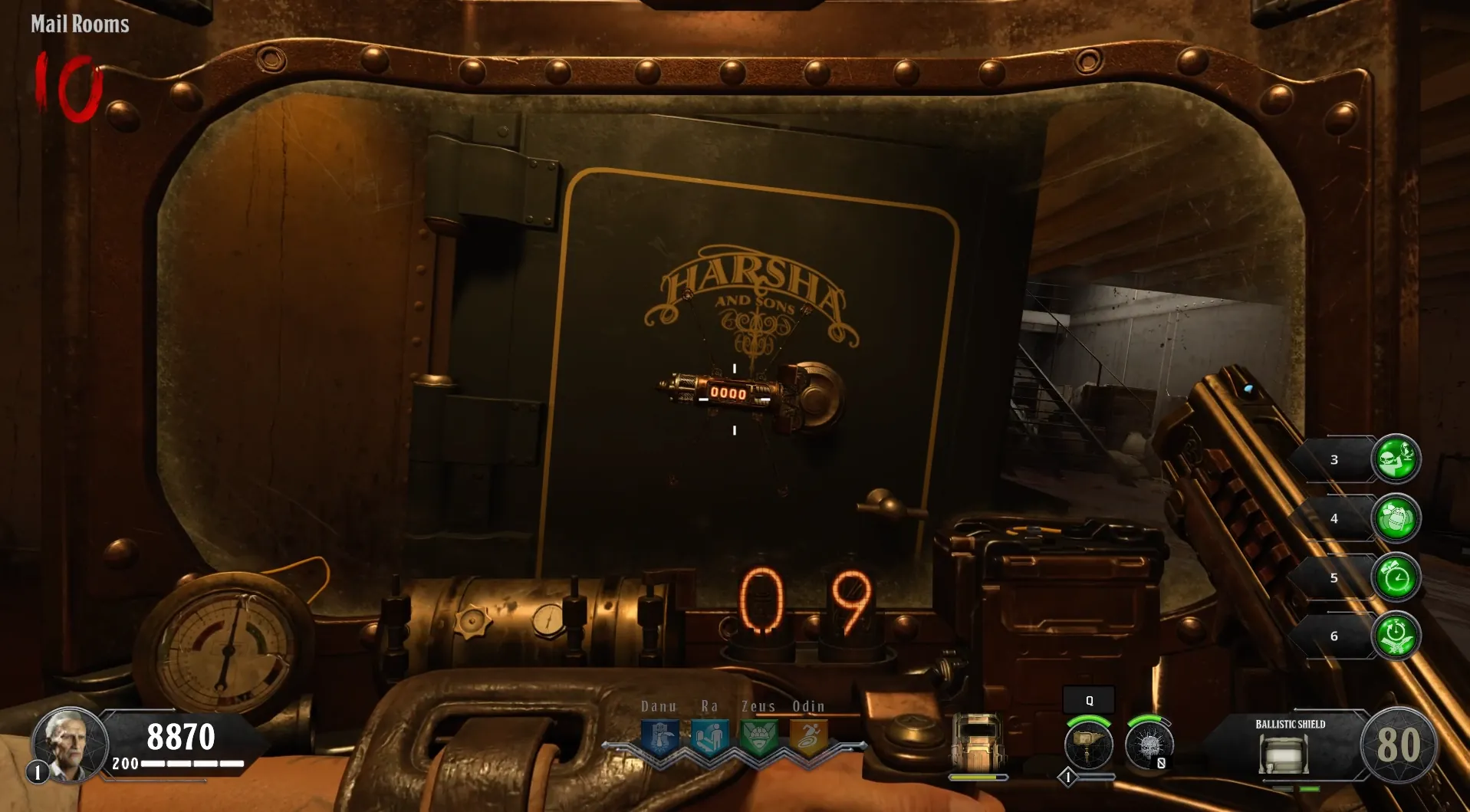Select the Danu perk icon
Viewport: 1470px width, 812px height.
(x=659, y=738)
